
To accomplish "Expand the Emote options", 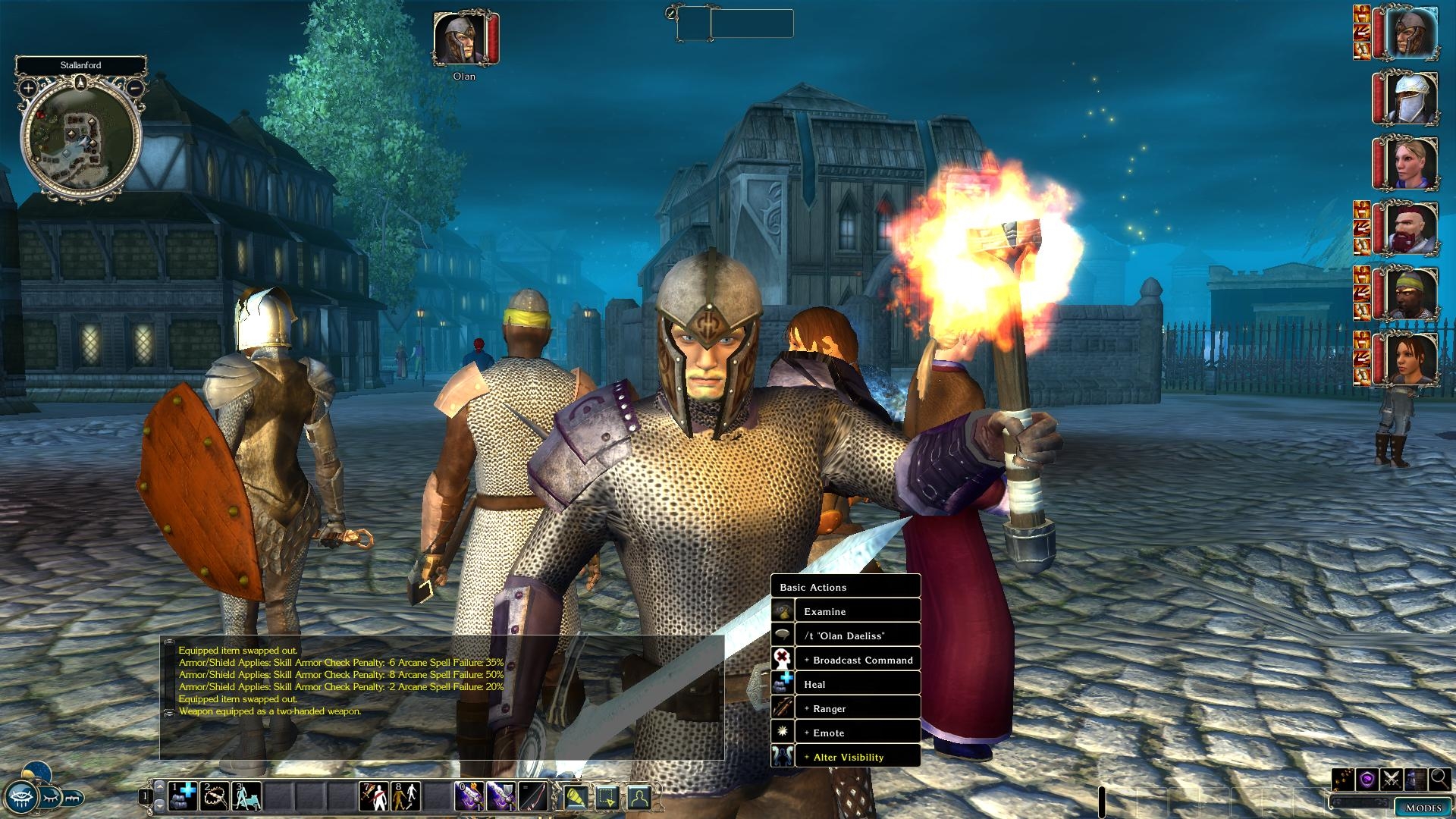I will [x=846, y=733].
